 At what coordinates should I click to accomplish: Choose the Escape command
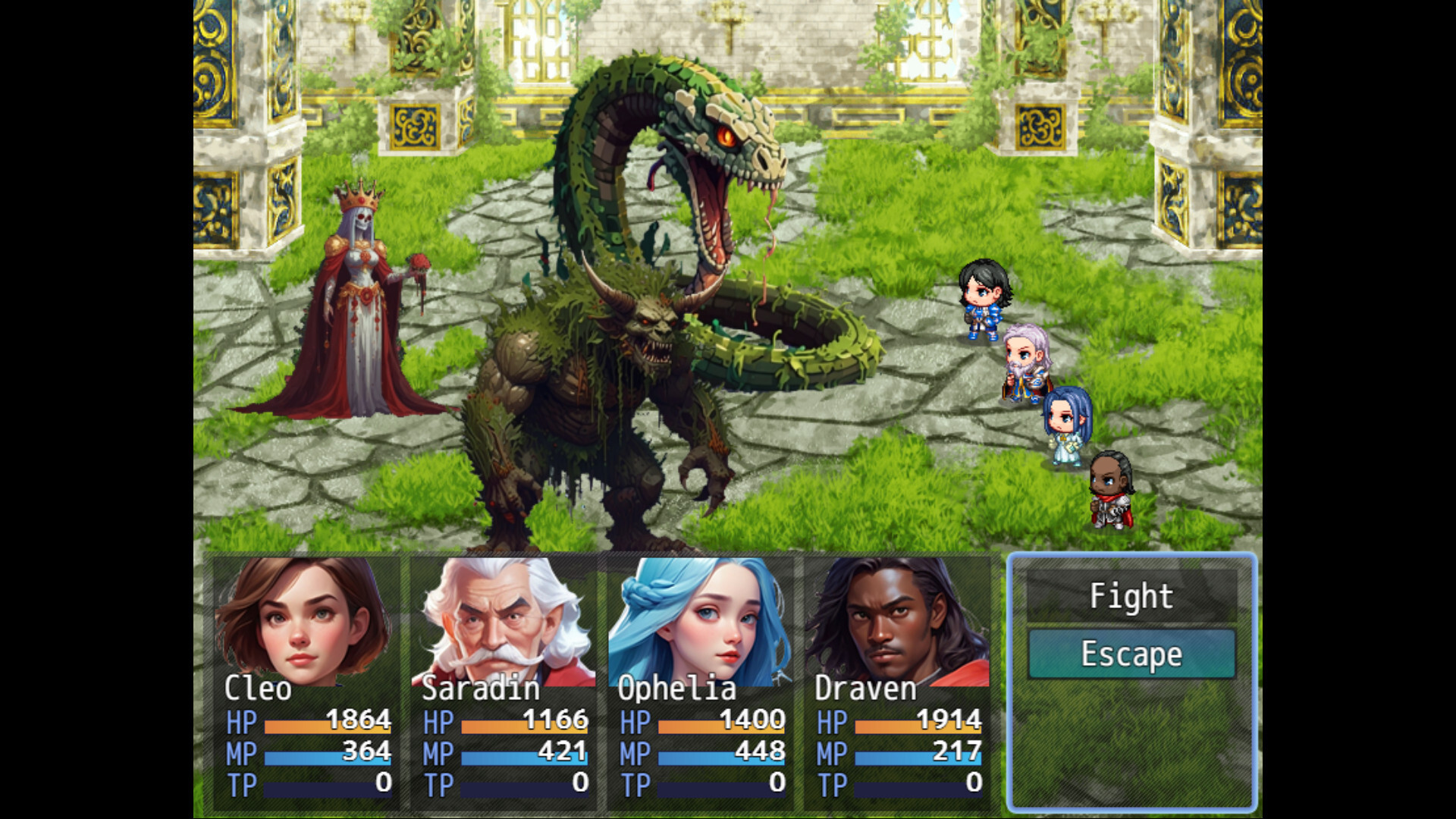tap(1131, 654)
